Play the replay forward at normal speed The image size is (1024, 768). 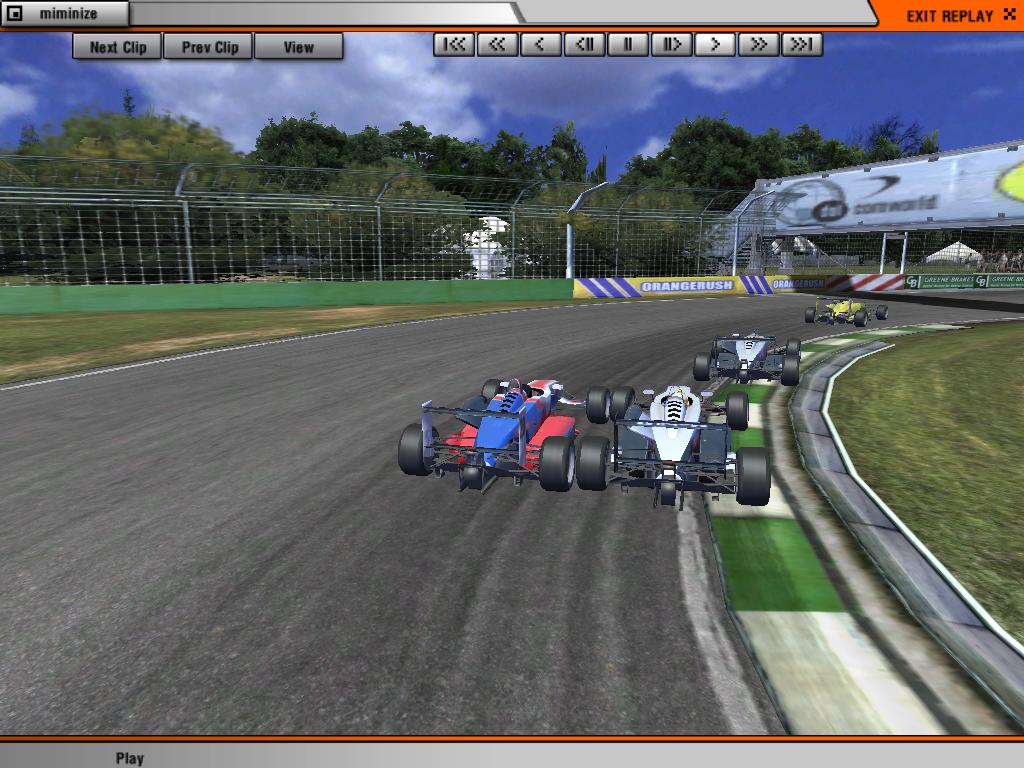(715, 44)
